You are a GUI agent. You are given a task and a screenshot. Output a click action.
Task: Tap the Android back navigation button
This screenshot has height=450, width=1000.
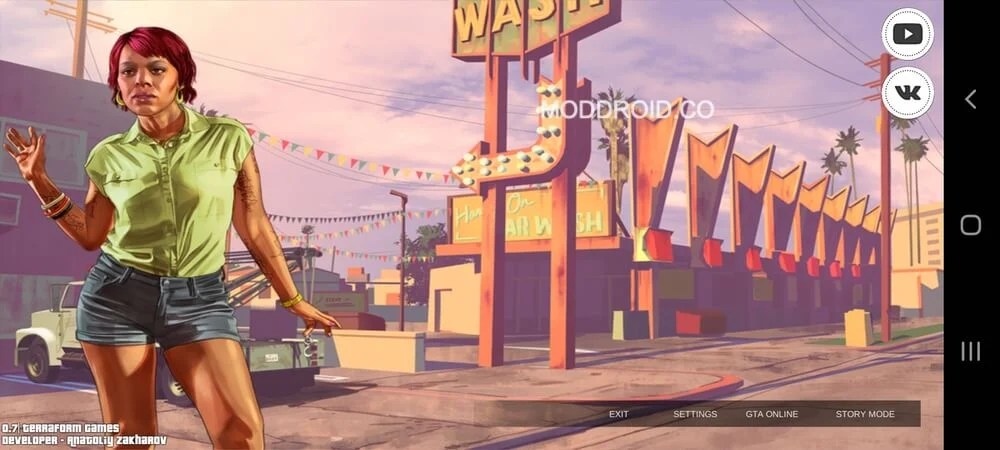click(x=970, y=98)
